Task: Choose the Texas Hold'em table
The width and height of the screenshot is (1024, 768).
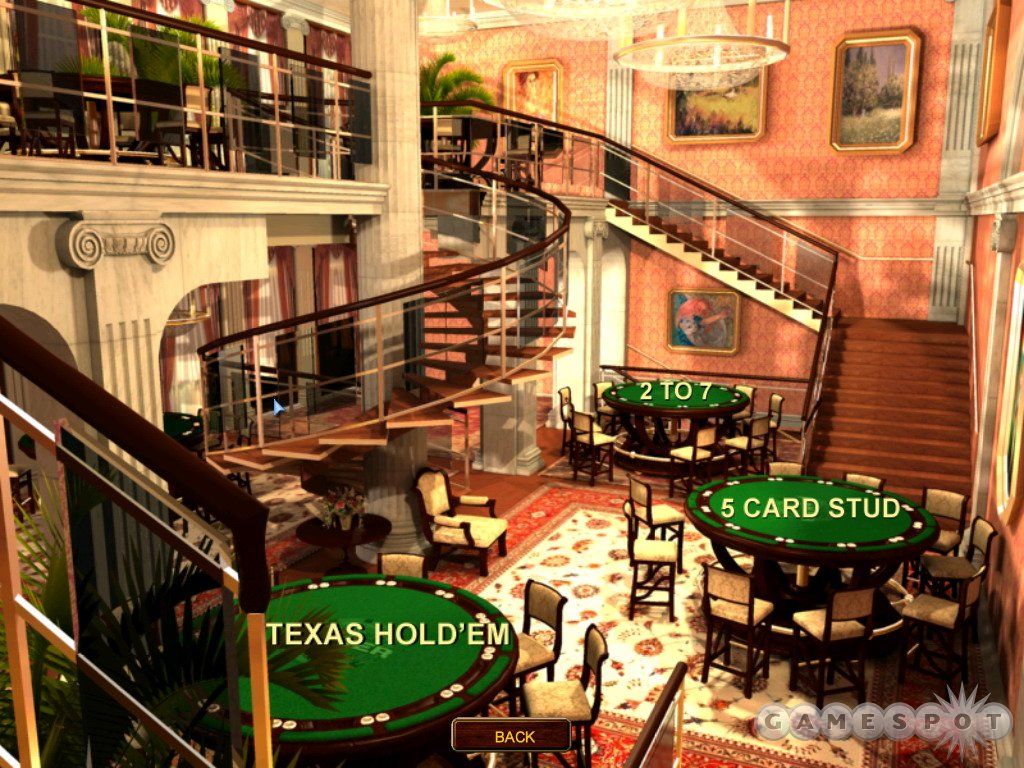Action: pos(389,634)
